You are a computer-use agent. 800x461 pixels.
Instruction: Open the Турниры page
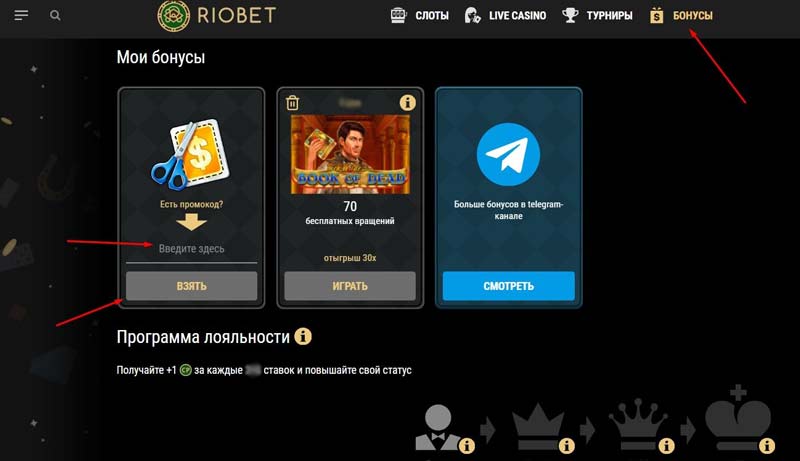pos(598,15)
